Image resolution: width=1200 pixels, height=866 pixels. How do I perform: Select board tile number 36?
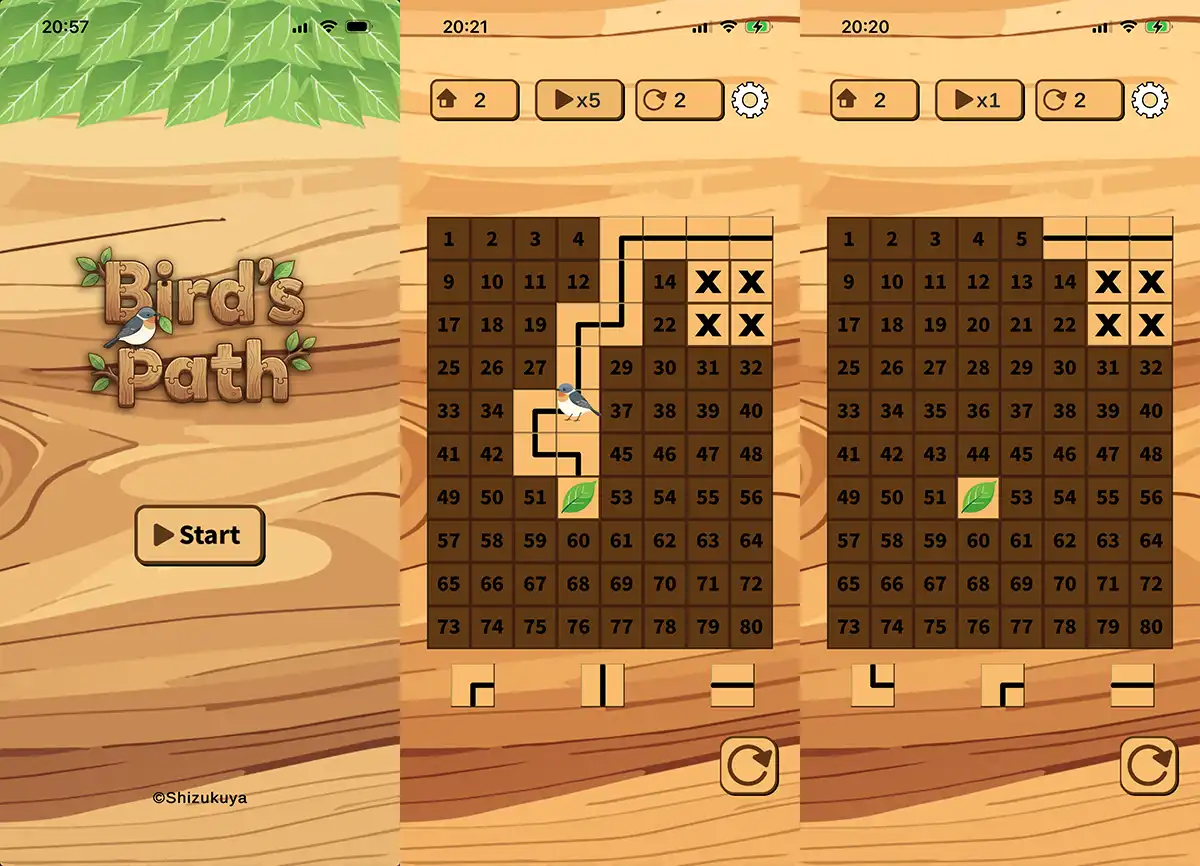(x=978, y=411)
